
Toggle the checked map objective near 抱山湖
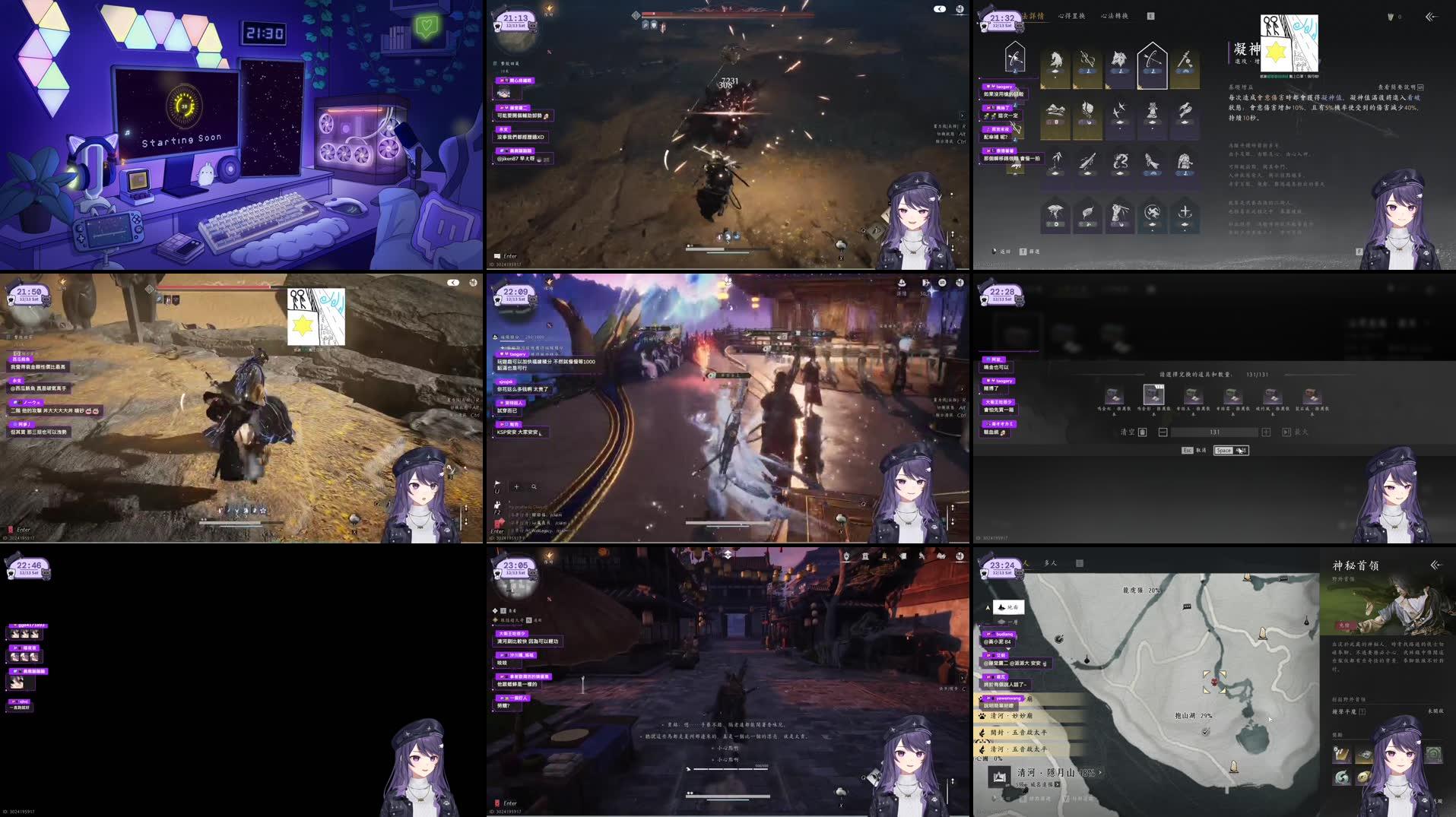coord(1205,732)
